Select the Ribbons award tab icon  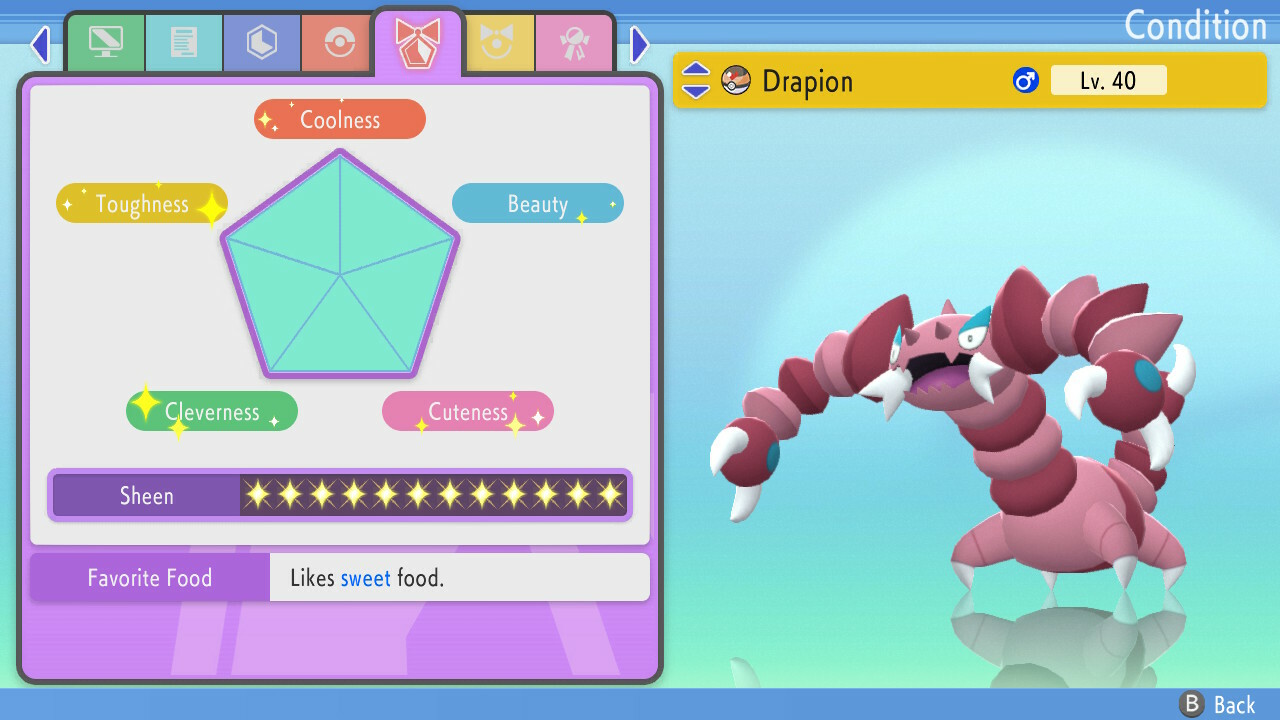pyautogui.click(x=575, y=42)
